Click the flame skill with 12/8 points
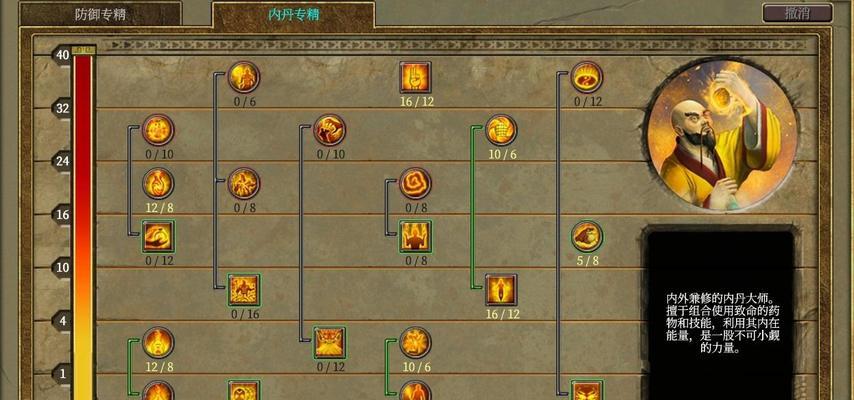The height and width of the screenshot is (400, 854). tap(158, 183)
